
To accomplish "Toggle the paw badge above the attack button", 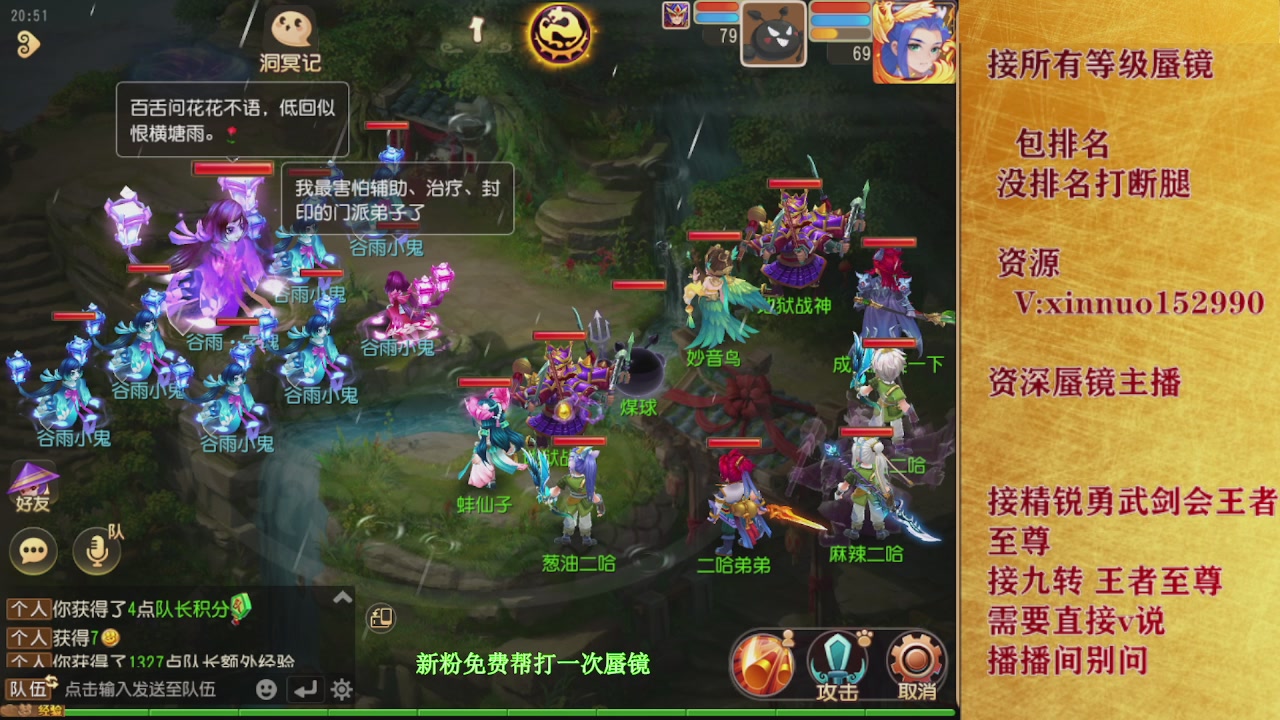I will (863, 637).
